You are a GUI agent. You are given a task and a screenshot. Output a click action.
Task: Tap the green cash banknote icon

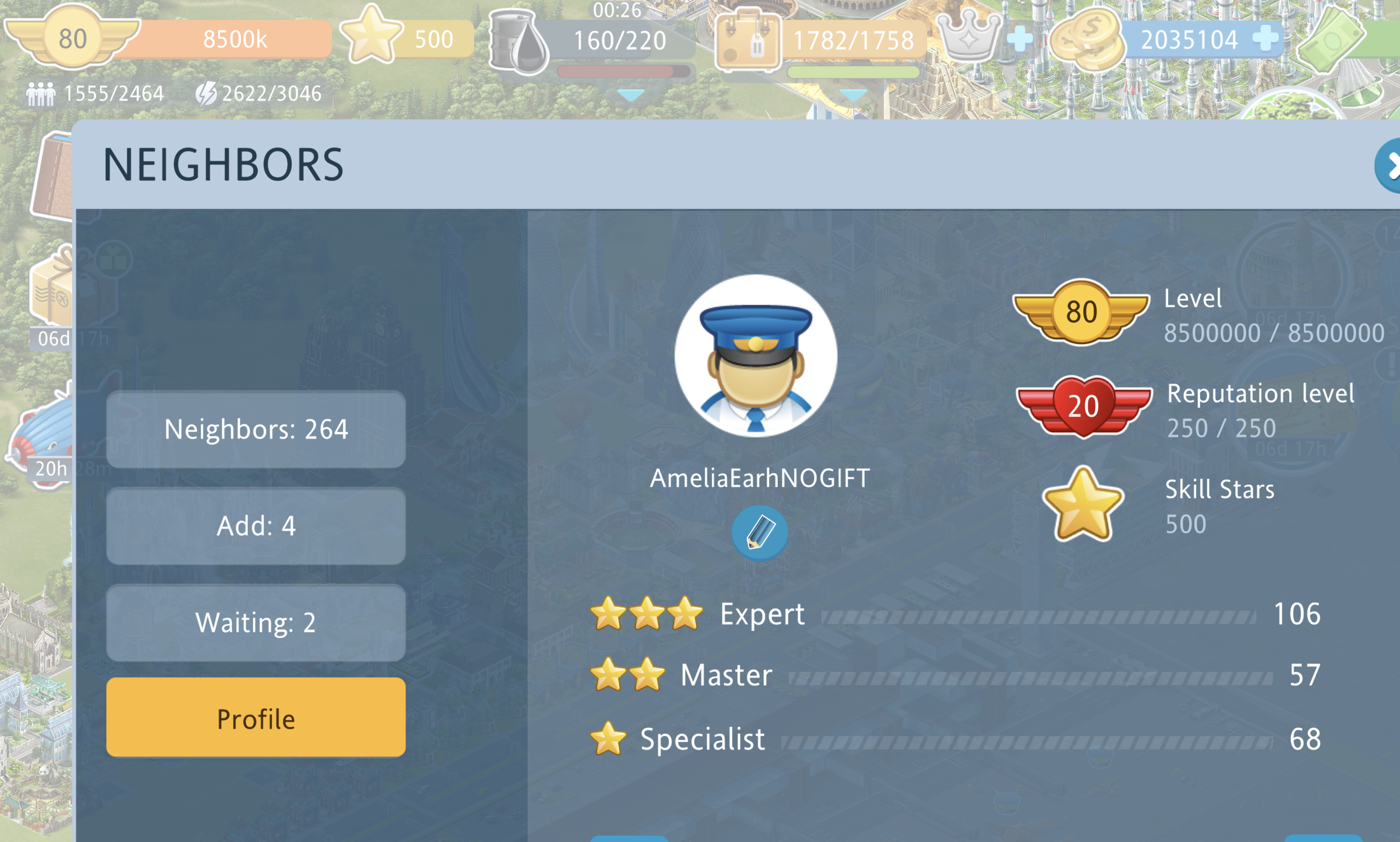1332,38
